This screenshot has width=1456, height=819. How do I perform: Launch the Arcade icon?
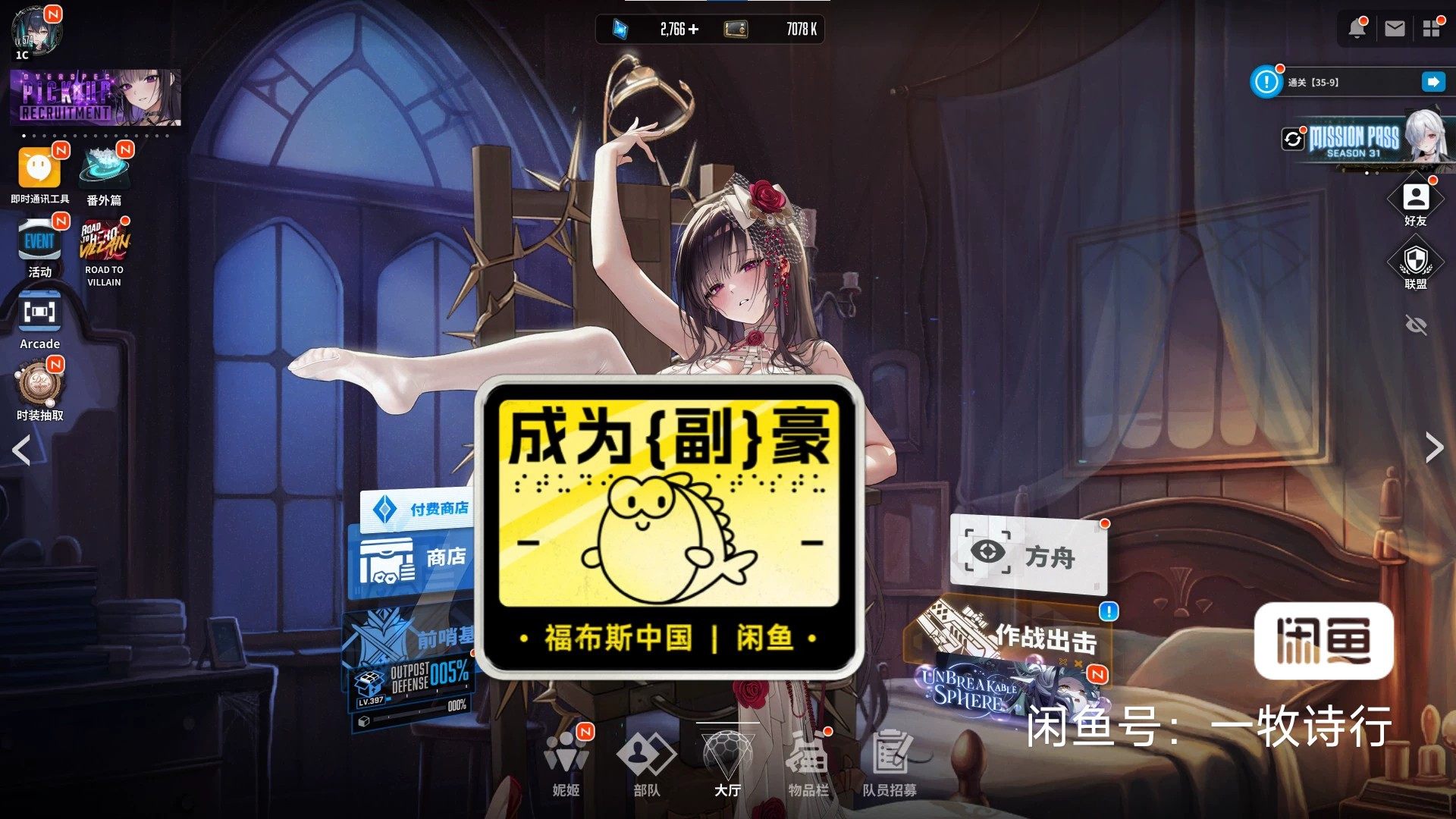click(x=39, y=312)
